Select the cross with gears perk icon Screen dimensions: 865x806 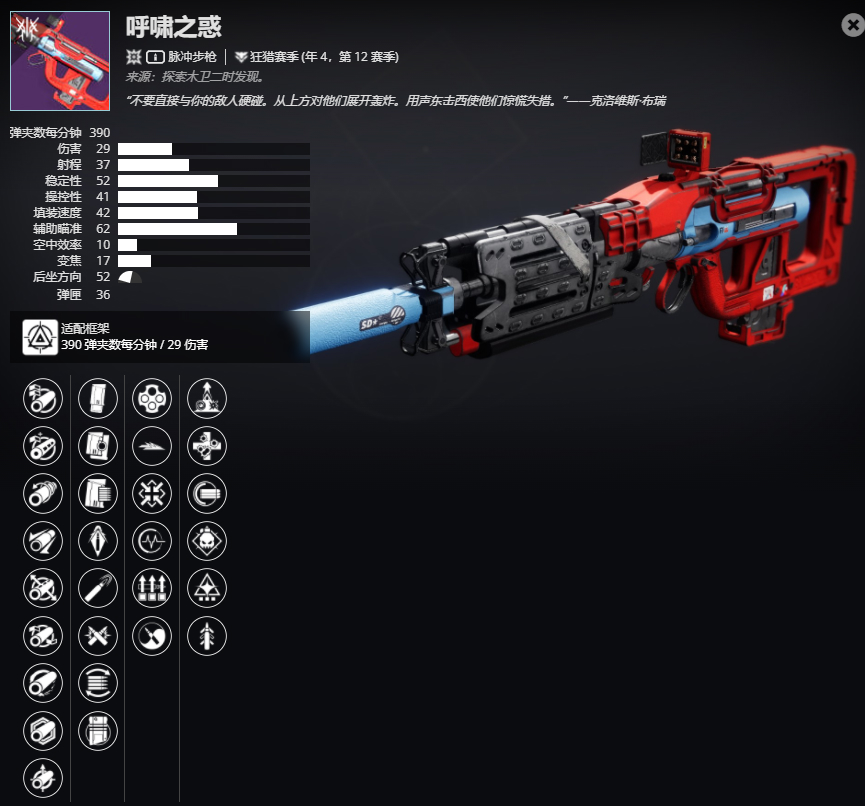pyautogui.click(x=207, y=446)
